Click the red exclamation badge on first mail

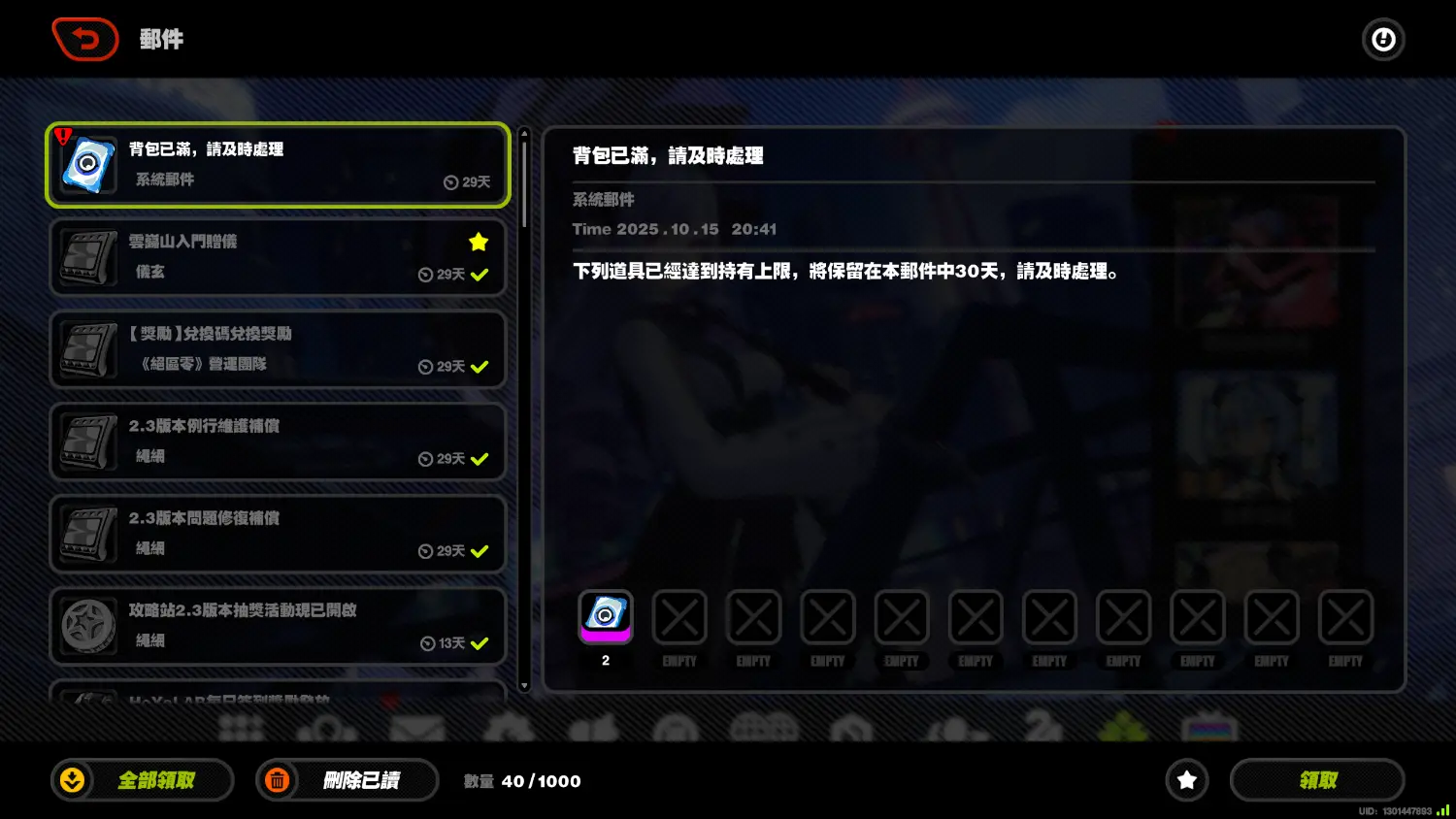pyautogui.click(x=62, y=135)
